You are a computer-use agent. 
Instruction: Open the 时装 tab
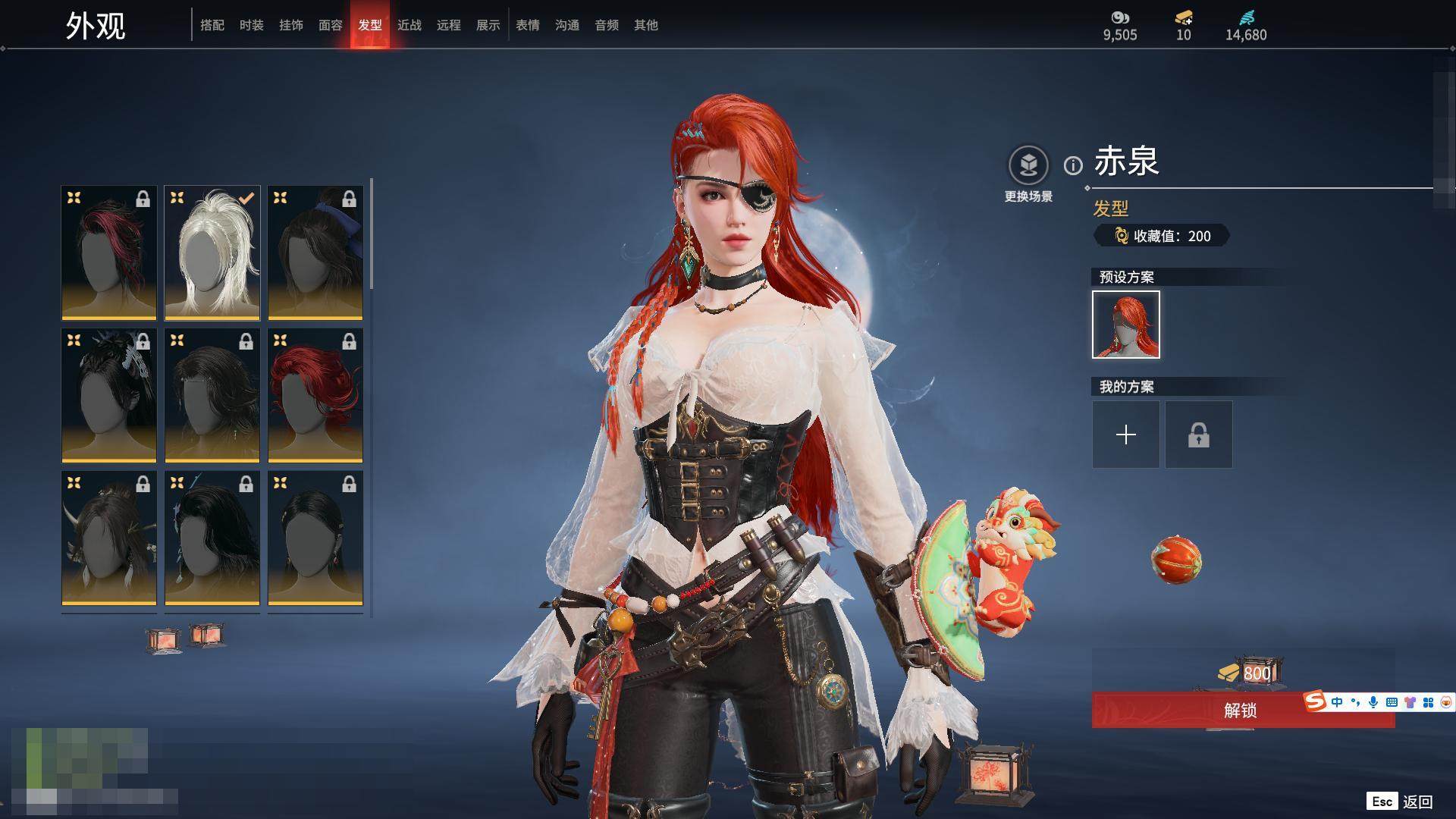coord(252,25)
